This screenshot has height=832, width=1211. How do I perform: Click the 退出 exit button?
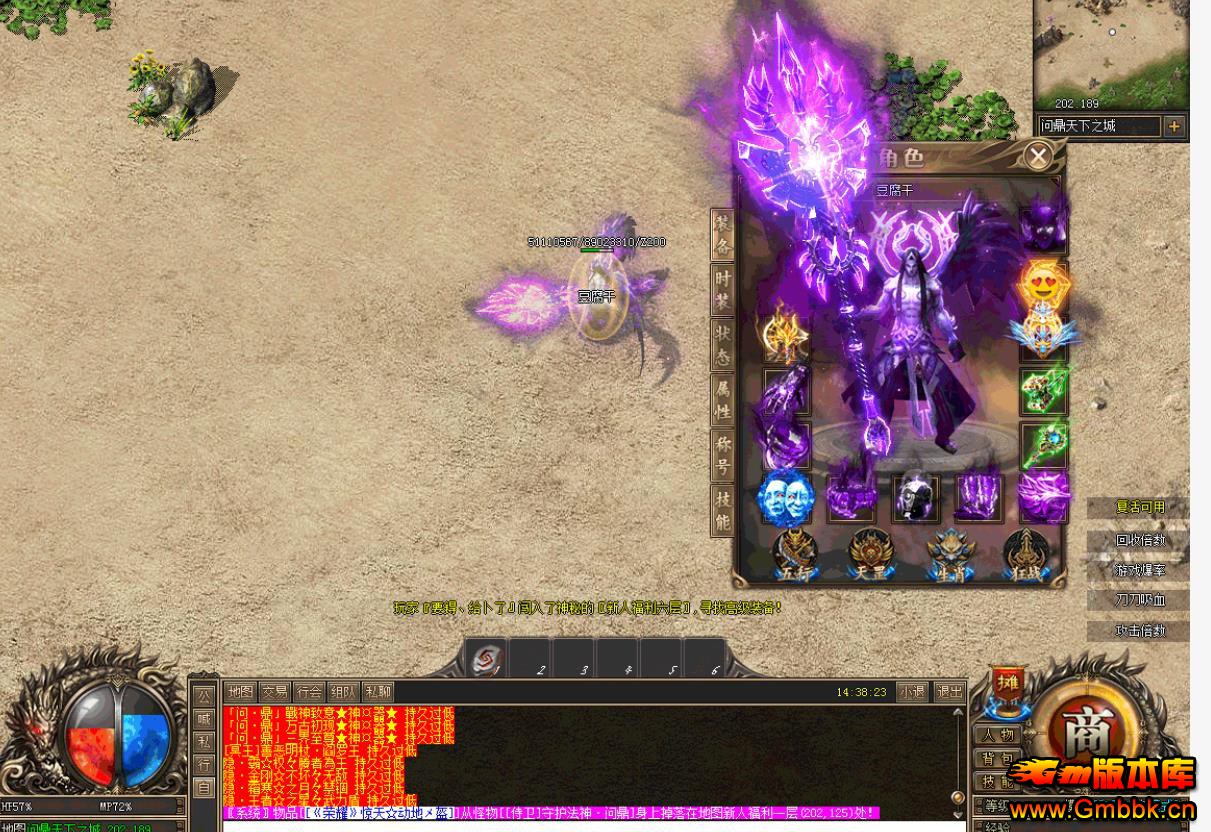click(948, 692)
